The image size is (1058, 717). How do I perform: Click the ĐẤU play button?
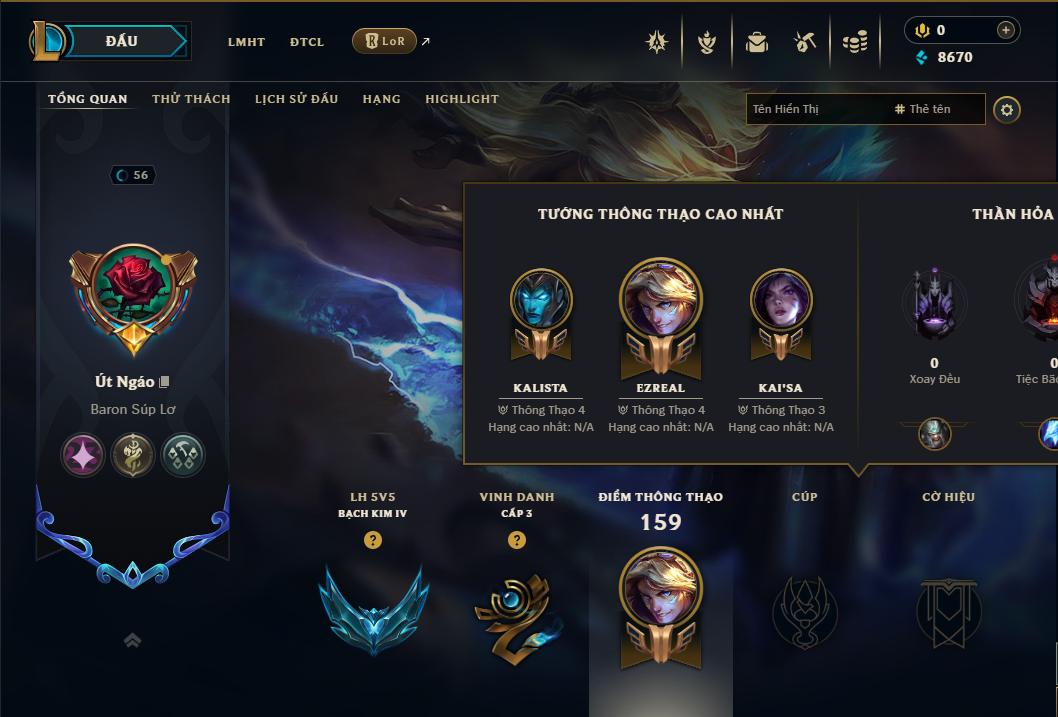pyautogui.click(x=121, y=41)
